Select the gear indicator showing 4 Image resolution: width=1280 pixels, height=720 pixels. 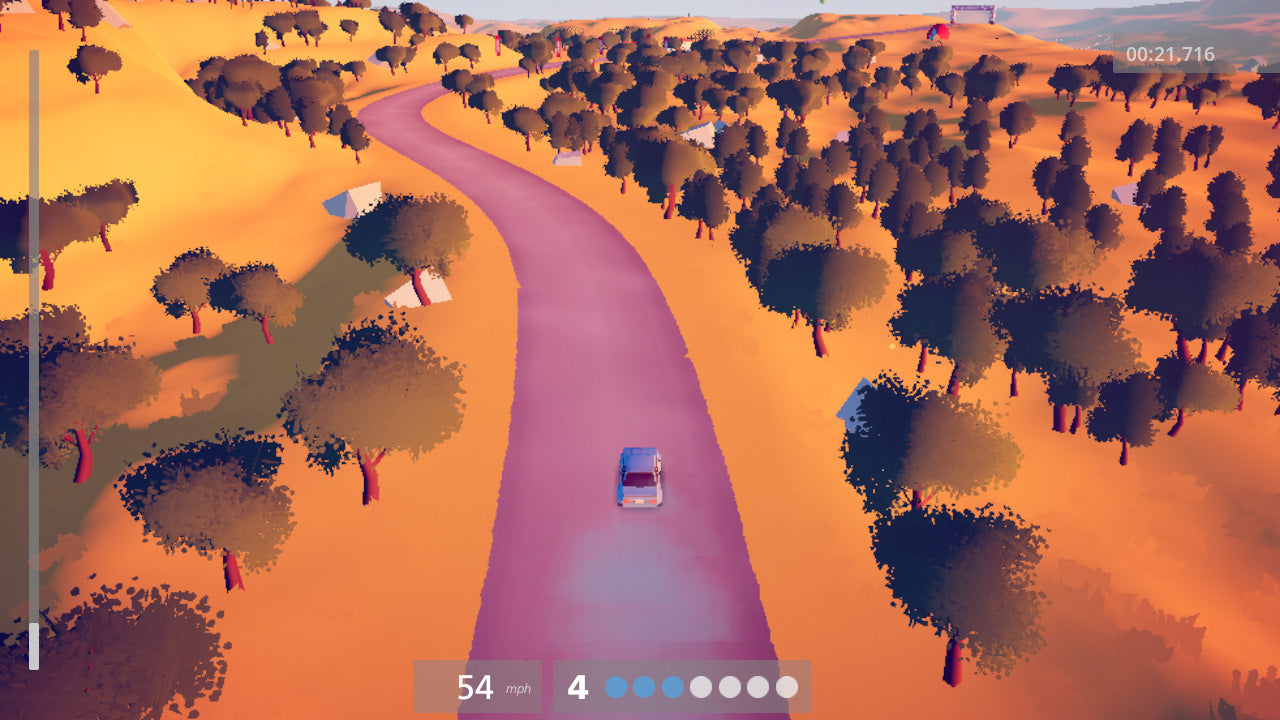pyautogui.click(x=578, y=687)
